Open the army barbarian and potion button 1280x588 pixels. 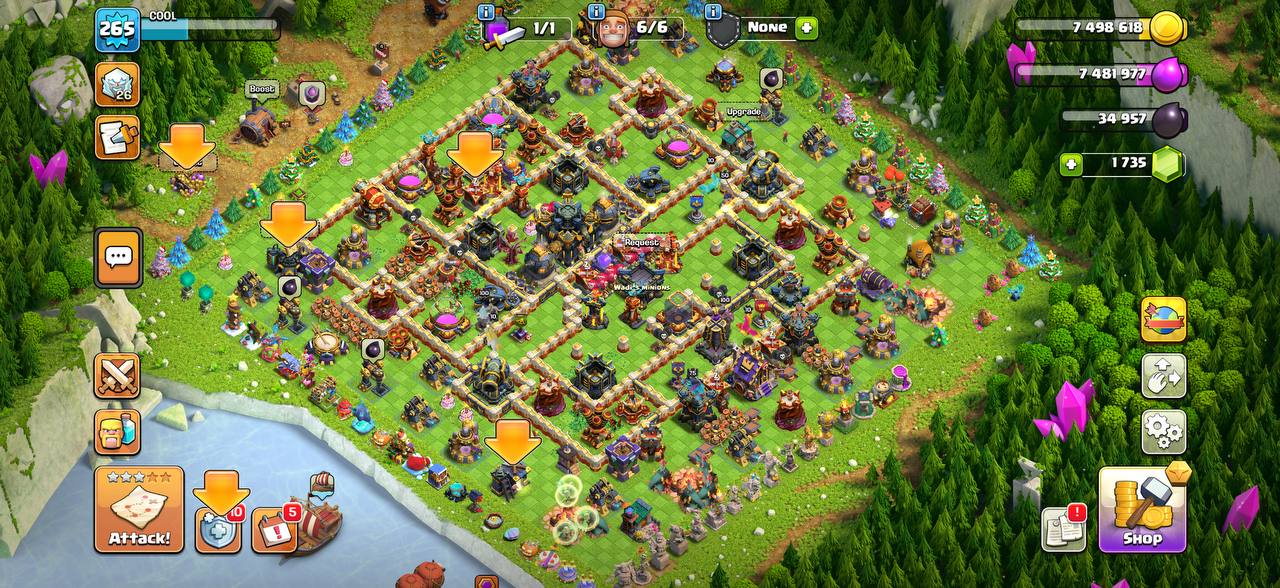tap(117, 431)
